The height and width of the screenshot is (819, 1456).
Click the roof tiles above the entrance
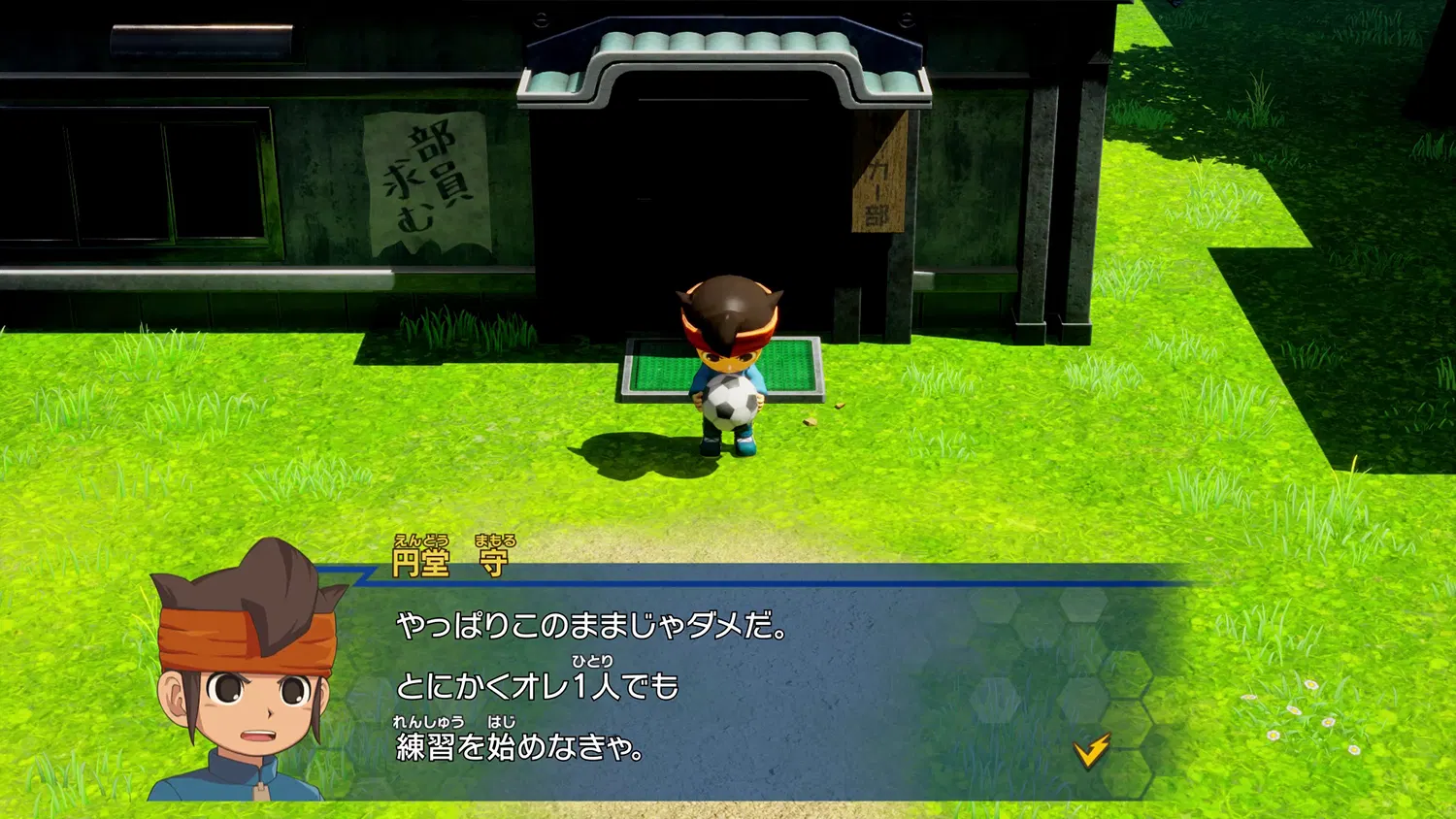click(718, 44)
